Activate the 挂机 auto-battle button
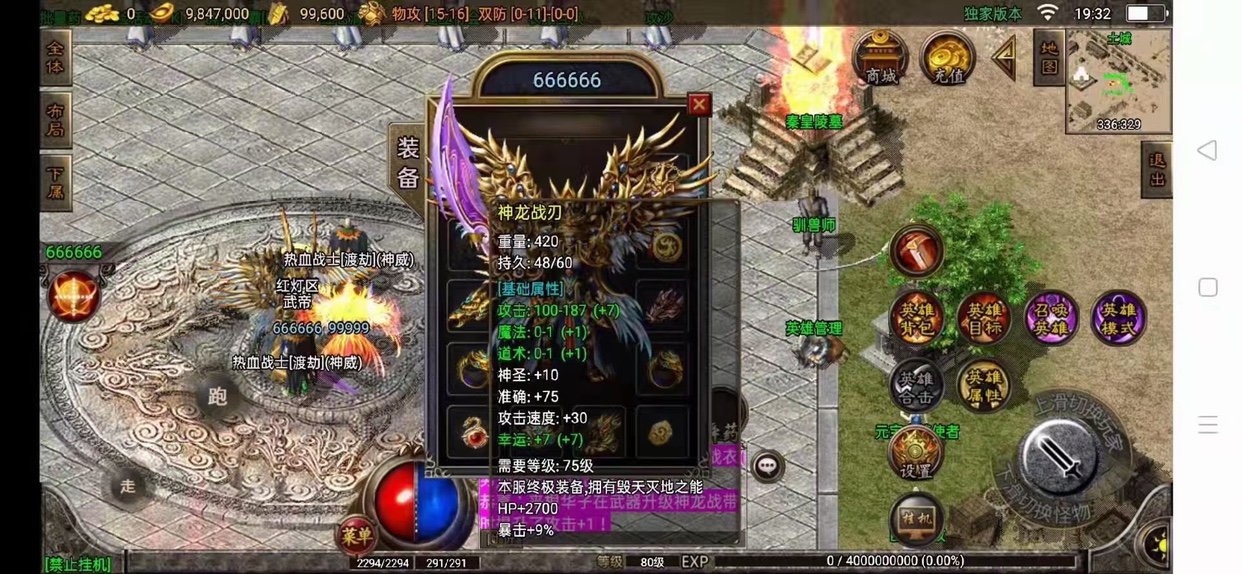This screenshot has width=1242, height=574. pos(915,518)
